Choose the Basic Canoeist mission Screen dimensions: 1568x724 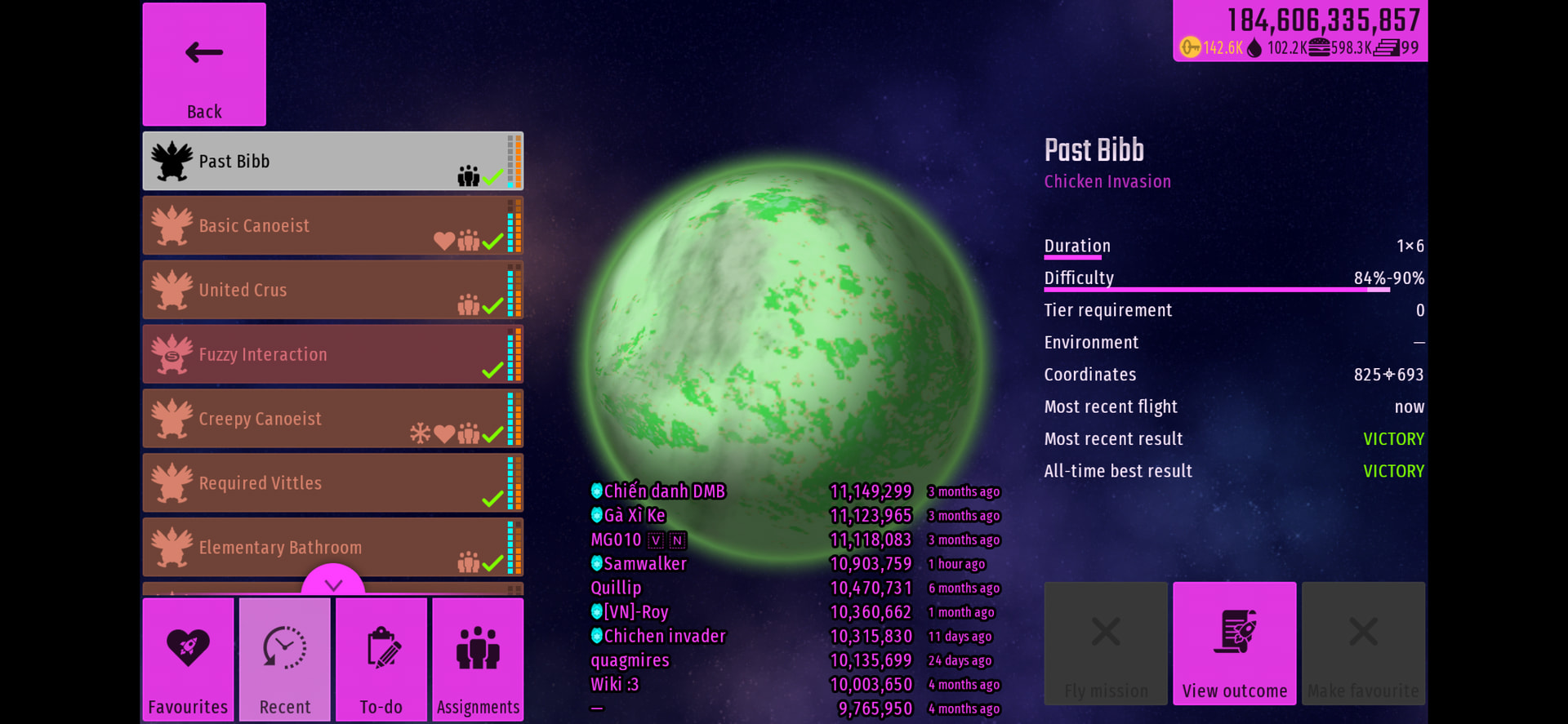click(332, 225)
